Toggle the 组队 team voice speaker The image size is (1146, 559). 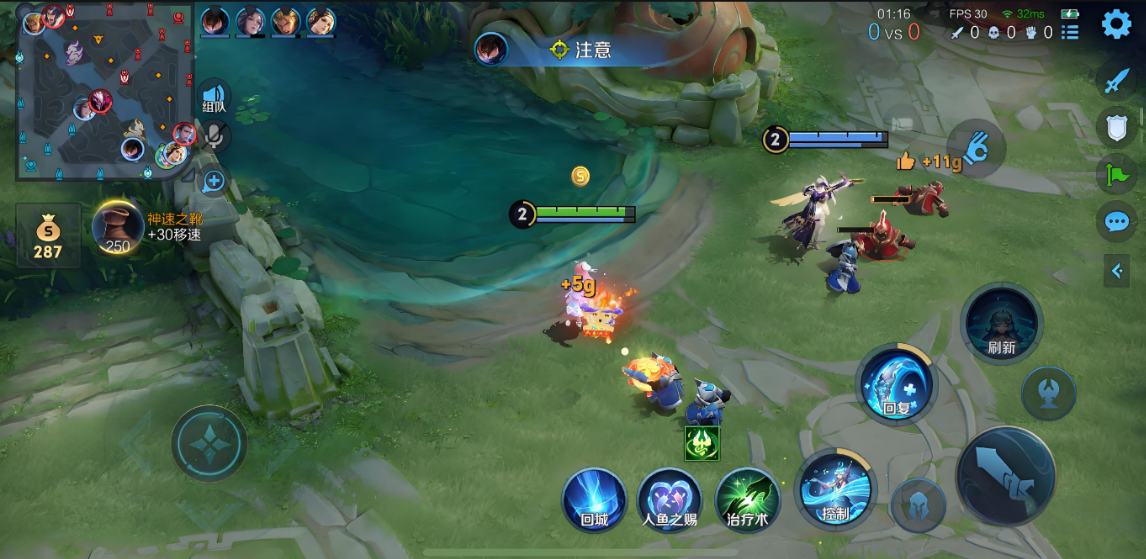(214, 96)
